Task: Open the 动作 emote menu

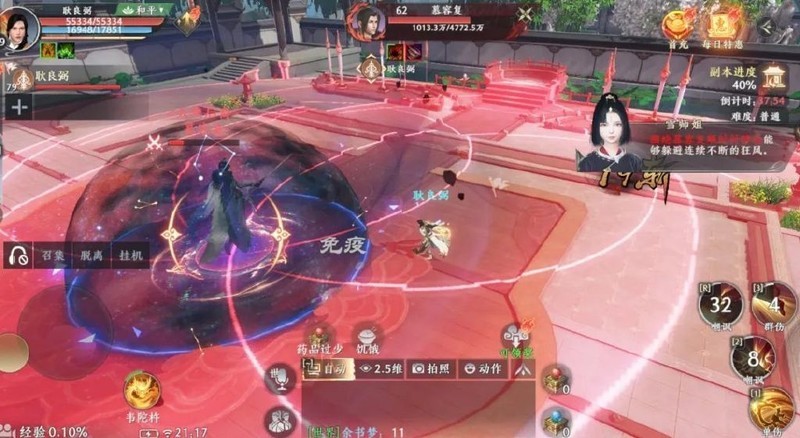Action: (x=484, y=368)
